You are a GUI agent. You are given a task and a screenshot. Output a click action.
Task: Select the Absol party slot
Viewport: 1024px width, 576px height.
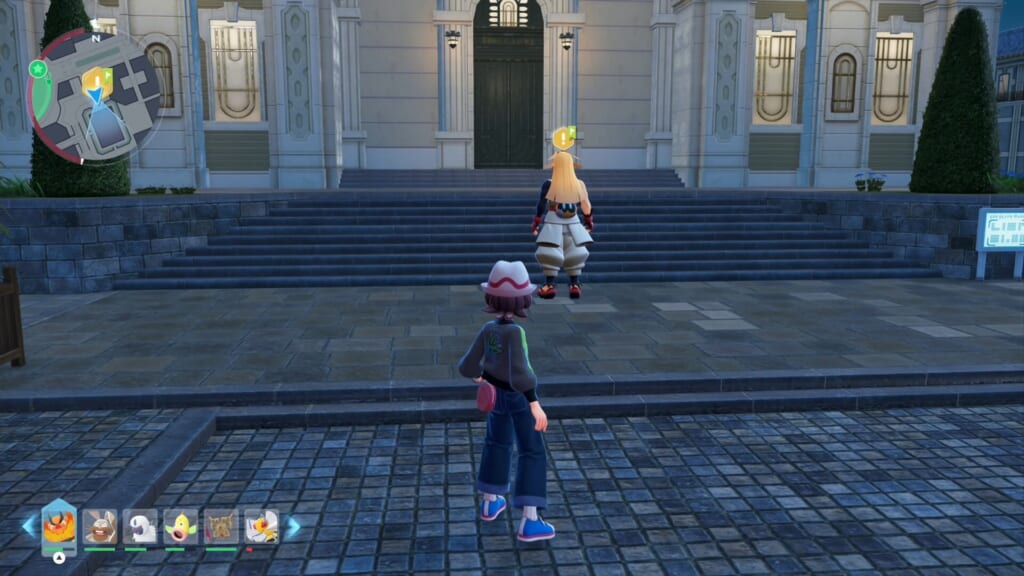pyautogui.click(x=140, y=526)
